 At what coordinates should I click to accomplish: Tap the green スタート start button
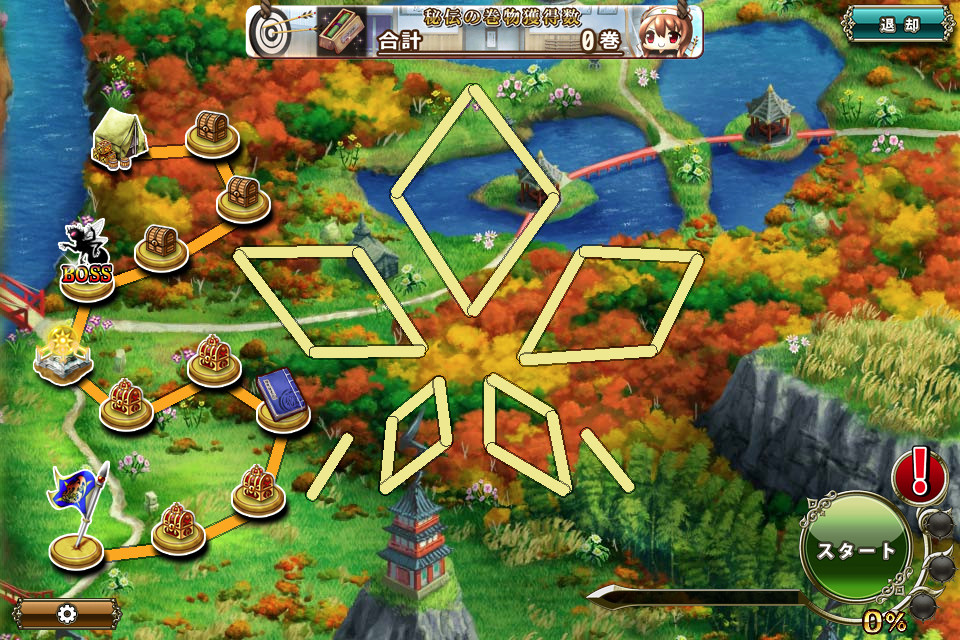856,551
